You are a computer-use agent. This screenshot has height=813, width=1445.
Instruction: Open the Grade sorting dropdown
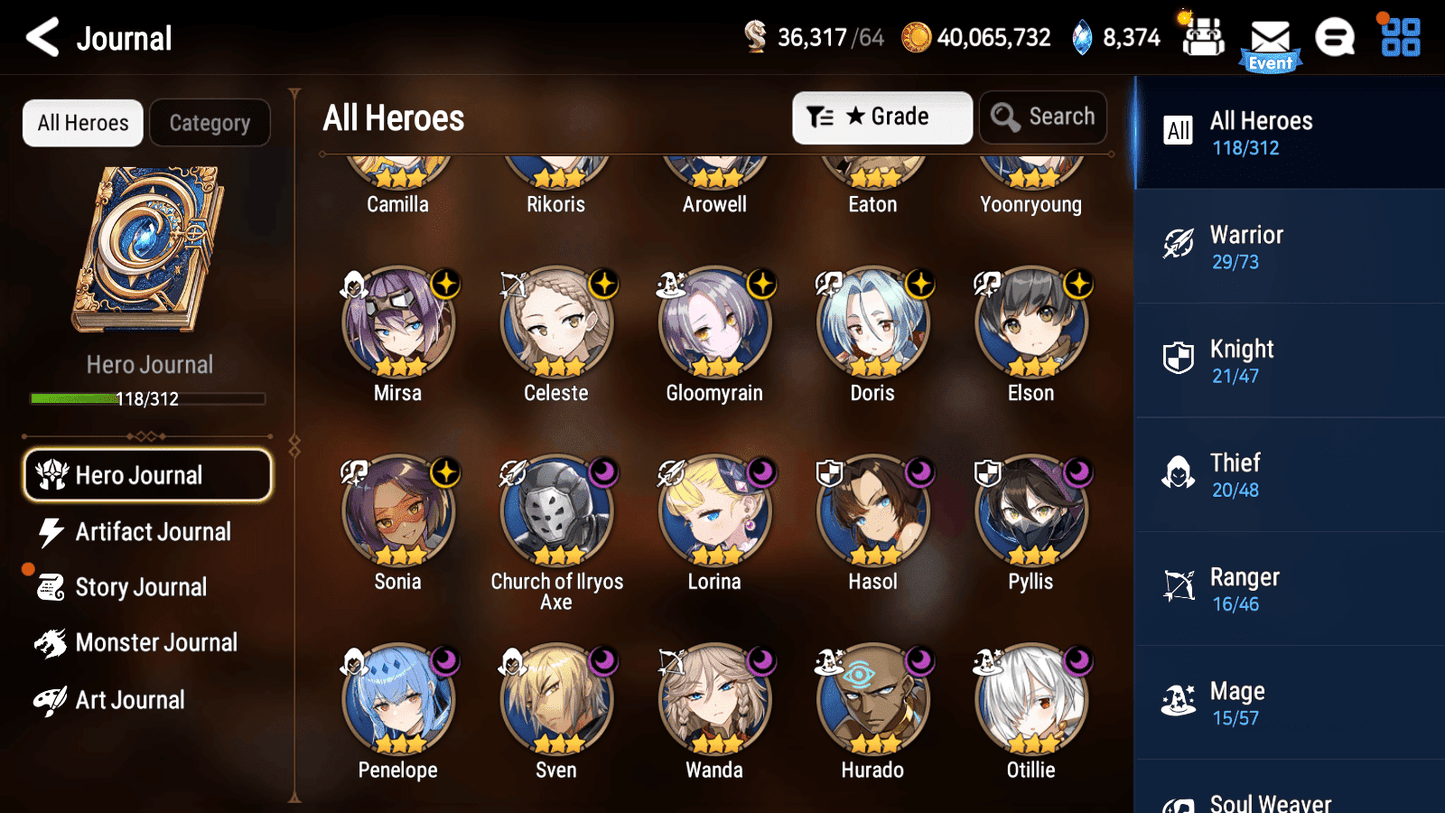pos(882,117)
